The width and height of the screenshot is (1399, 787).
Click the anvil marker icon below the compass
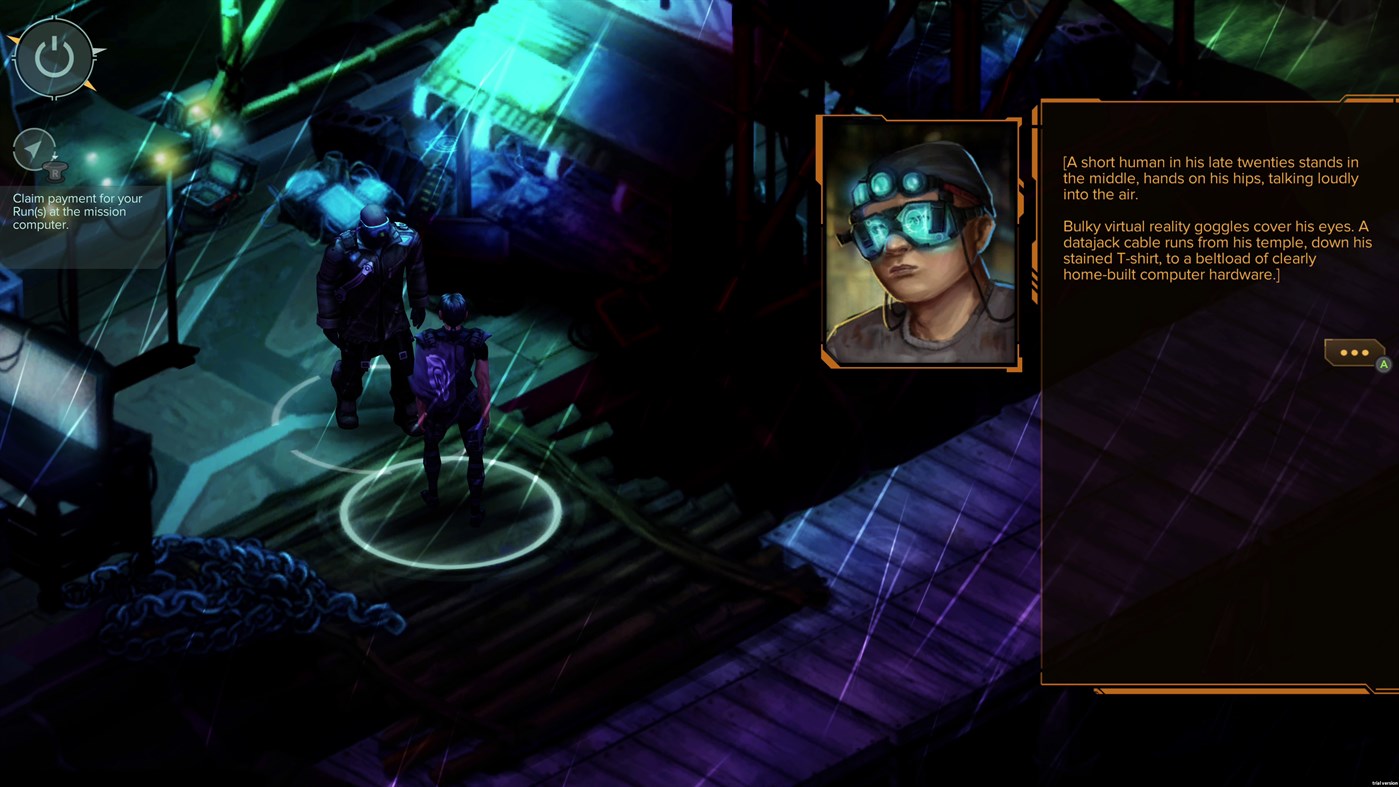click(54, 171)
